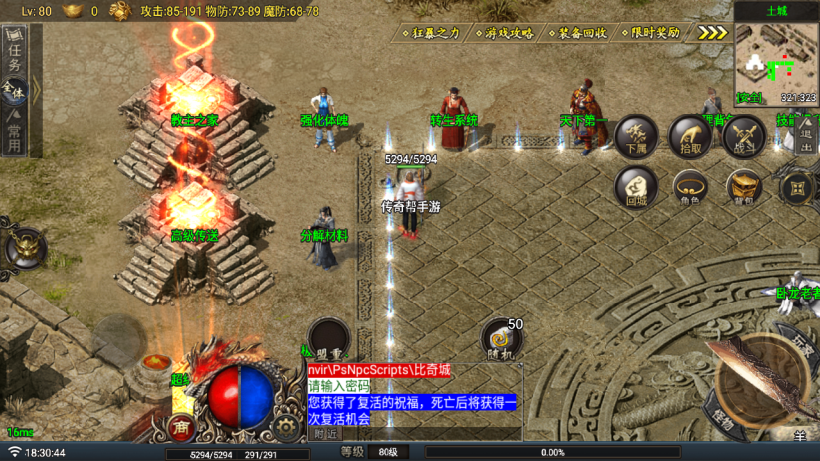Use the 随机 random teleport scroll
Viewport: 820px width, 461px height.
(502, 341)
